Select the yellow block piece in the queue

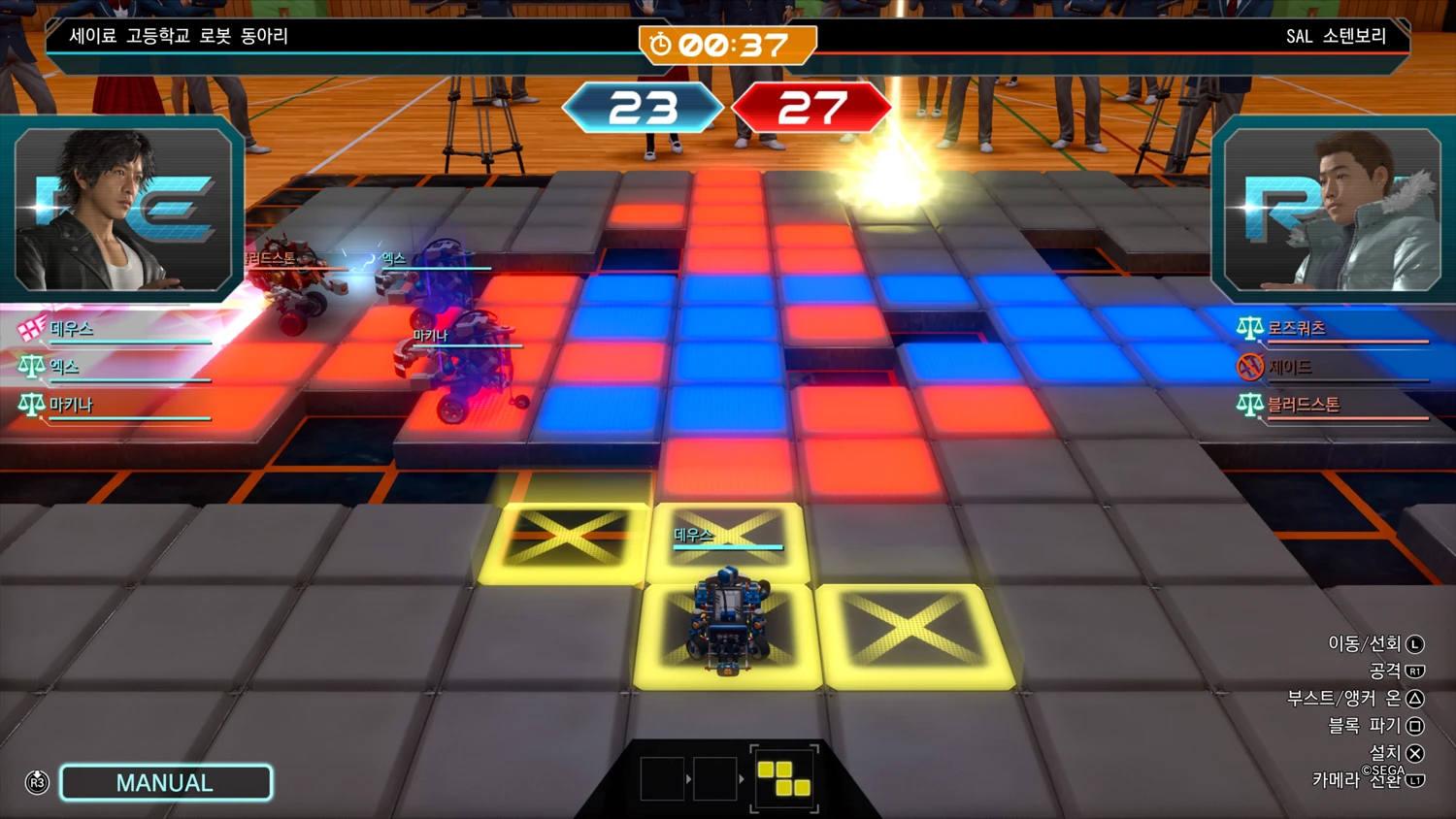[x=783, y=778]
